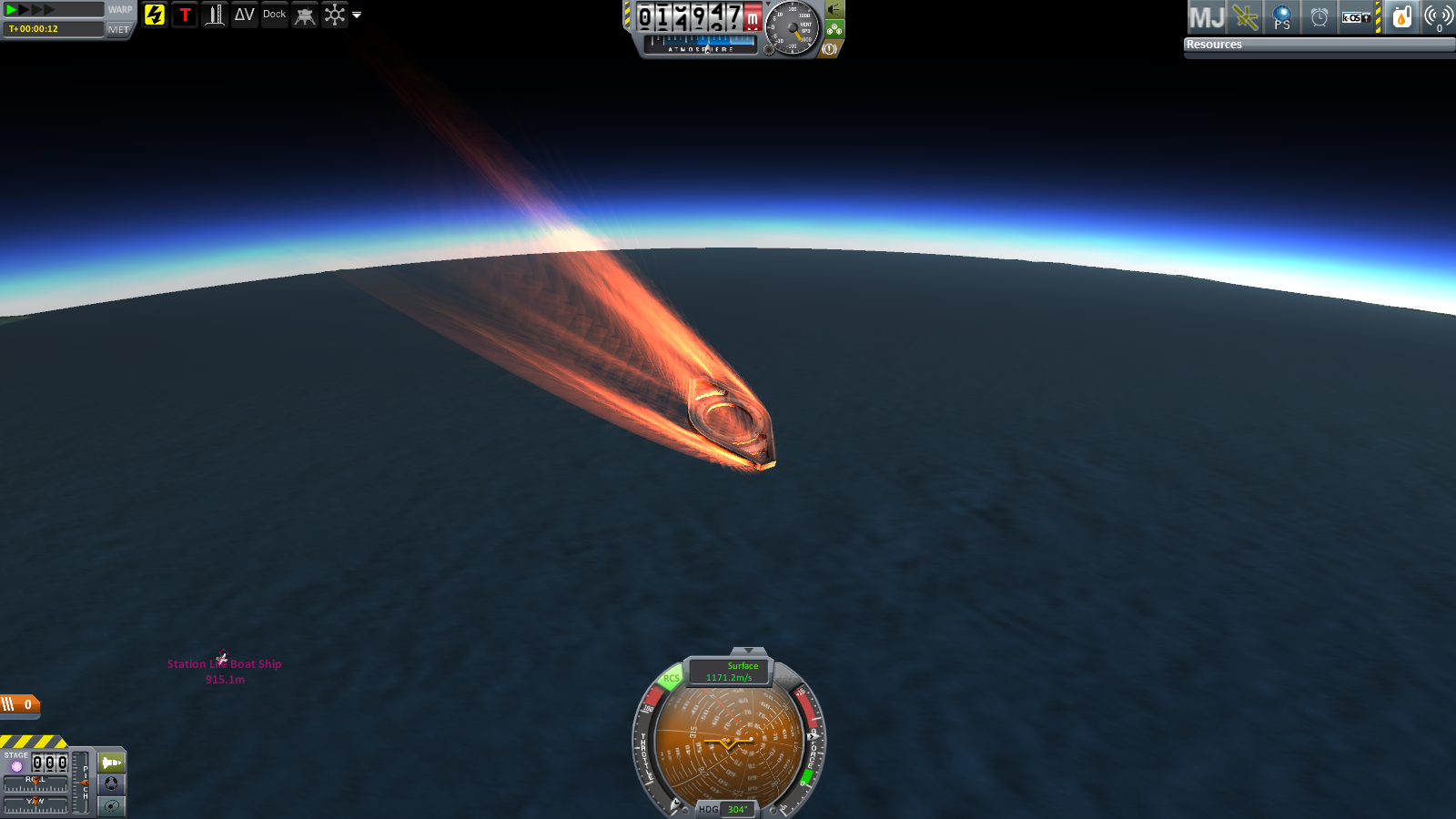Open the MechJeb MJ menu
Image resolution: width=1456 pixels, height=819 pixels.
(x=1207, y=17)
